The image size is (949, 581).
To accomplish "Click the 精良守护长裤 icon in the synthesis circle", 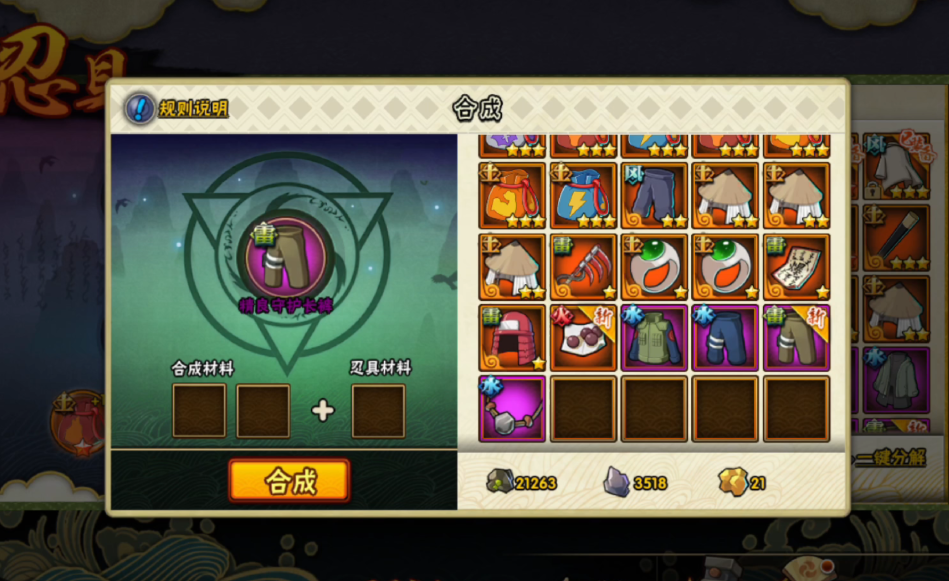I will pos(286,257).
